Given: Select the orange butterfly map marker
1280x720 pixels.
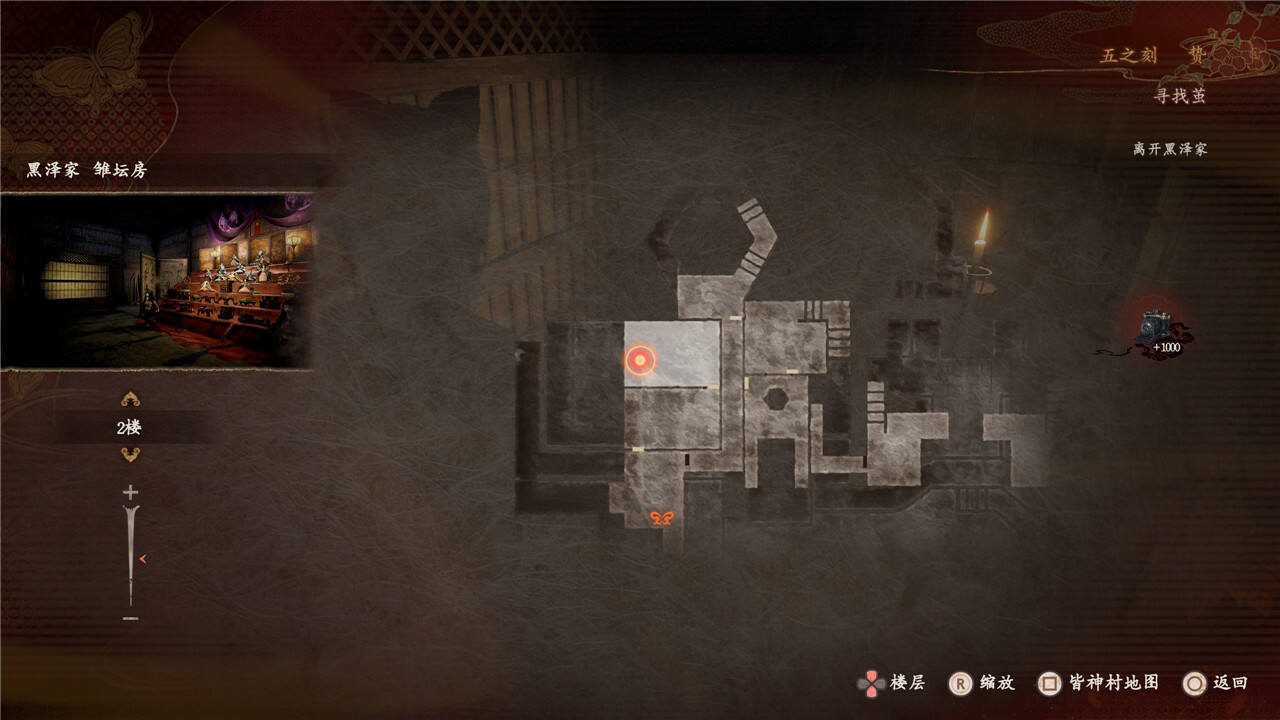Looking at the screenshot, I should point(662,517).
